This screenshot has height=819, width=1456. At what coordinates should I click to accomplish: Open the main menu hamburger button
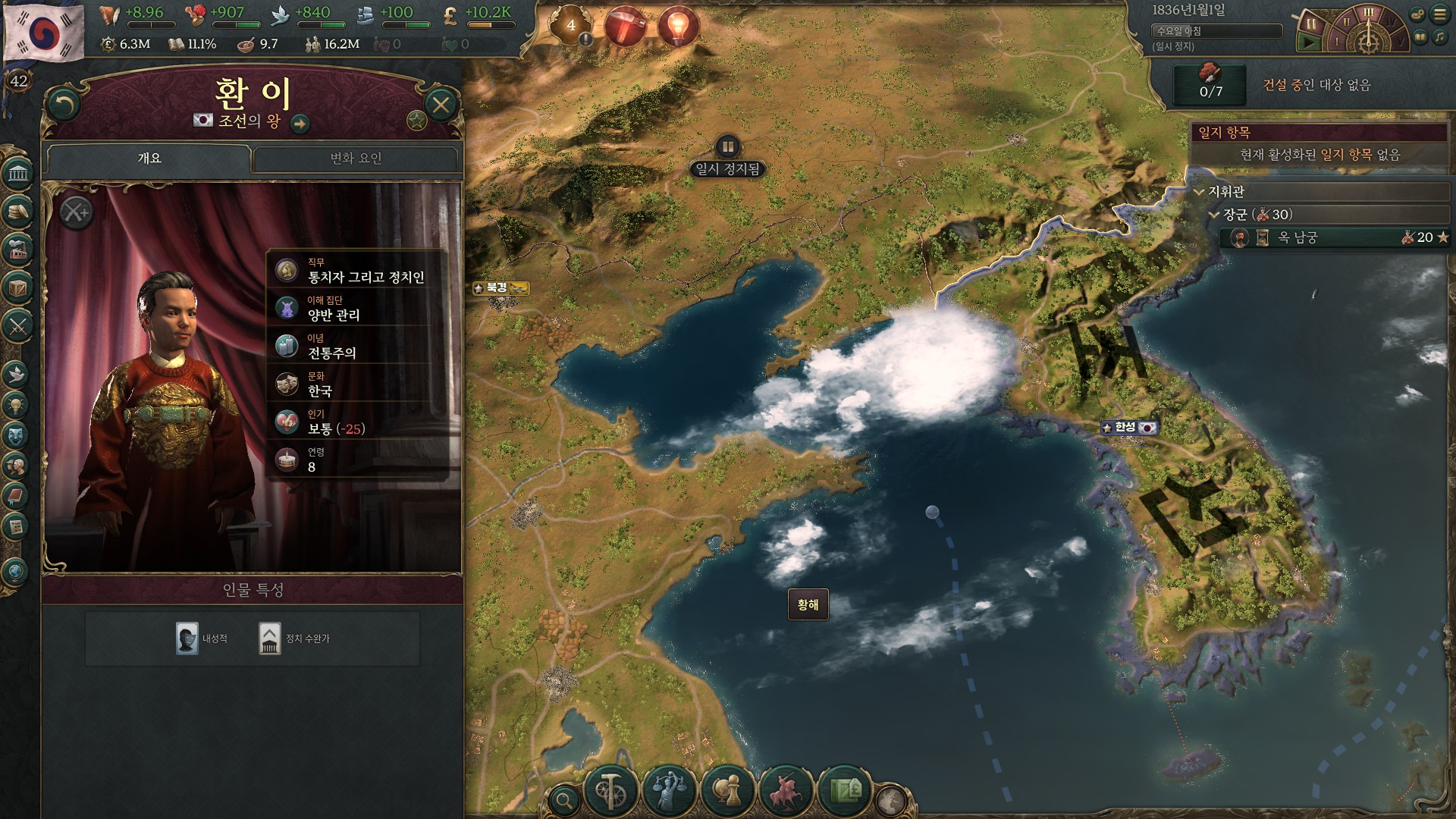coord(1439,14)
